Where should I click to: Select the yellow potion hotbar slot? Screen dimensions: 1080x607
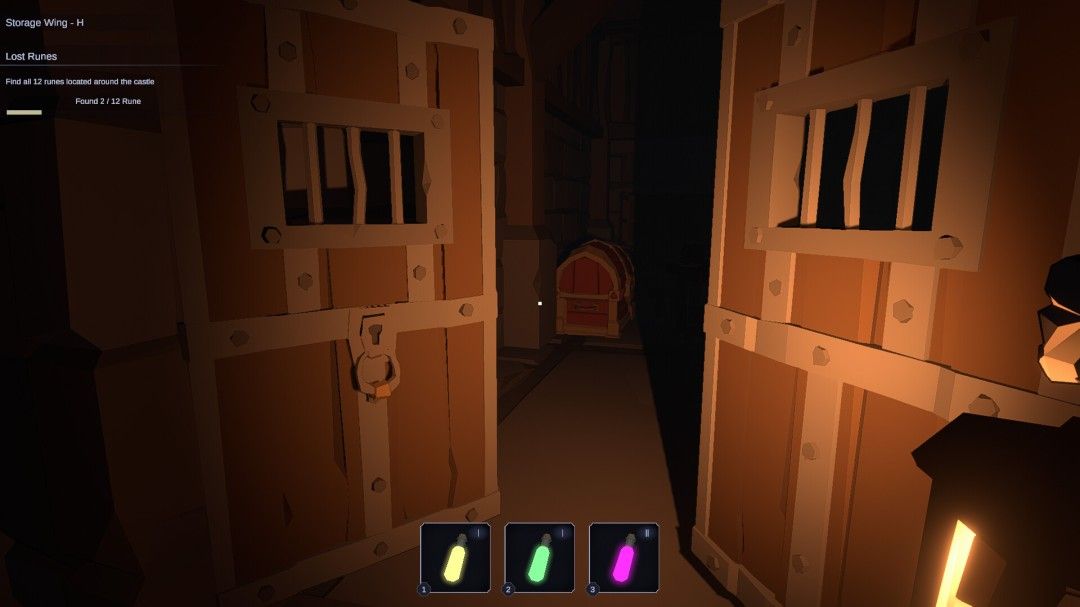[456, 557]
